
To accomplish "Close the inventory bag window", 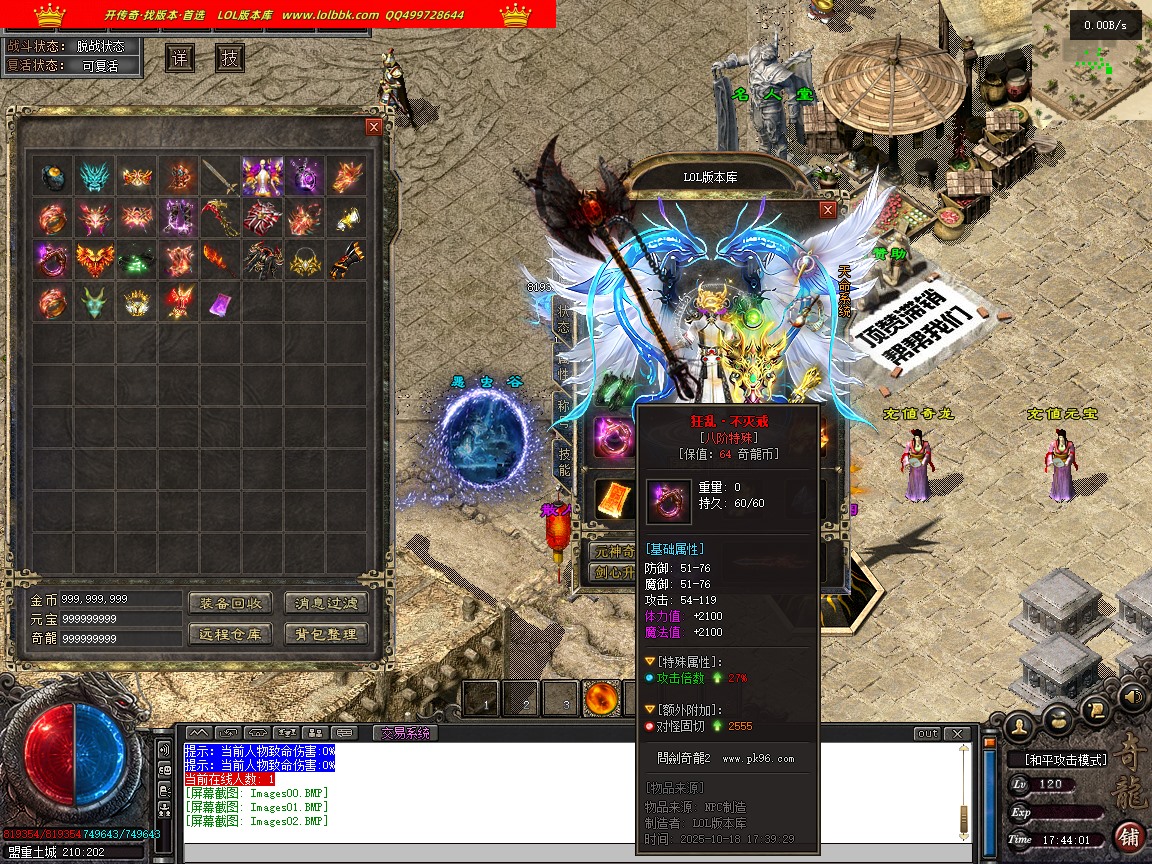I will pos(374,127).
